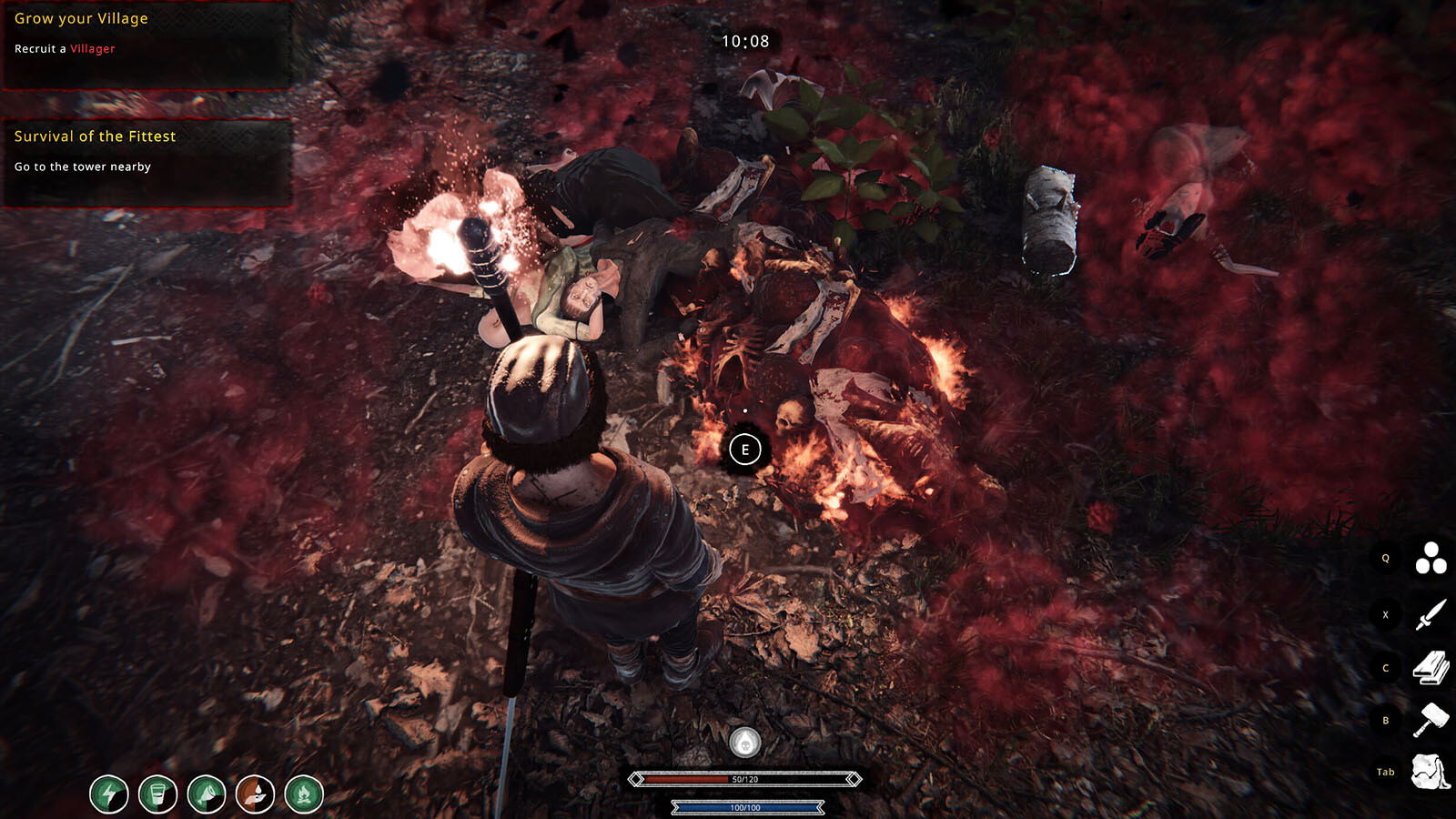Open the wooden planks crafting icon
This screenshot has height=819, width=1456.
pyautogui.click(x=1431, y=667)
